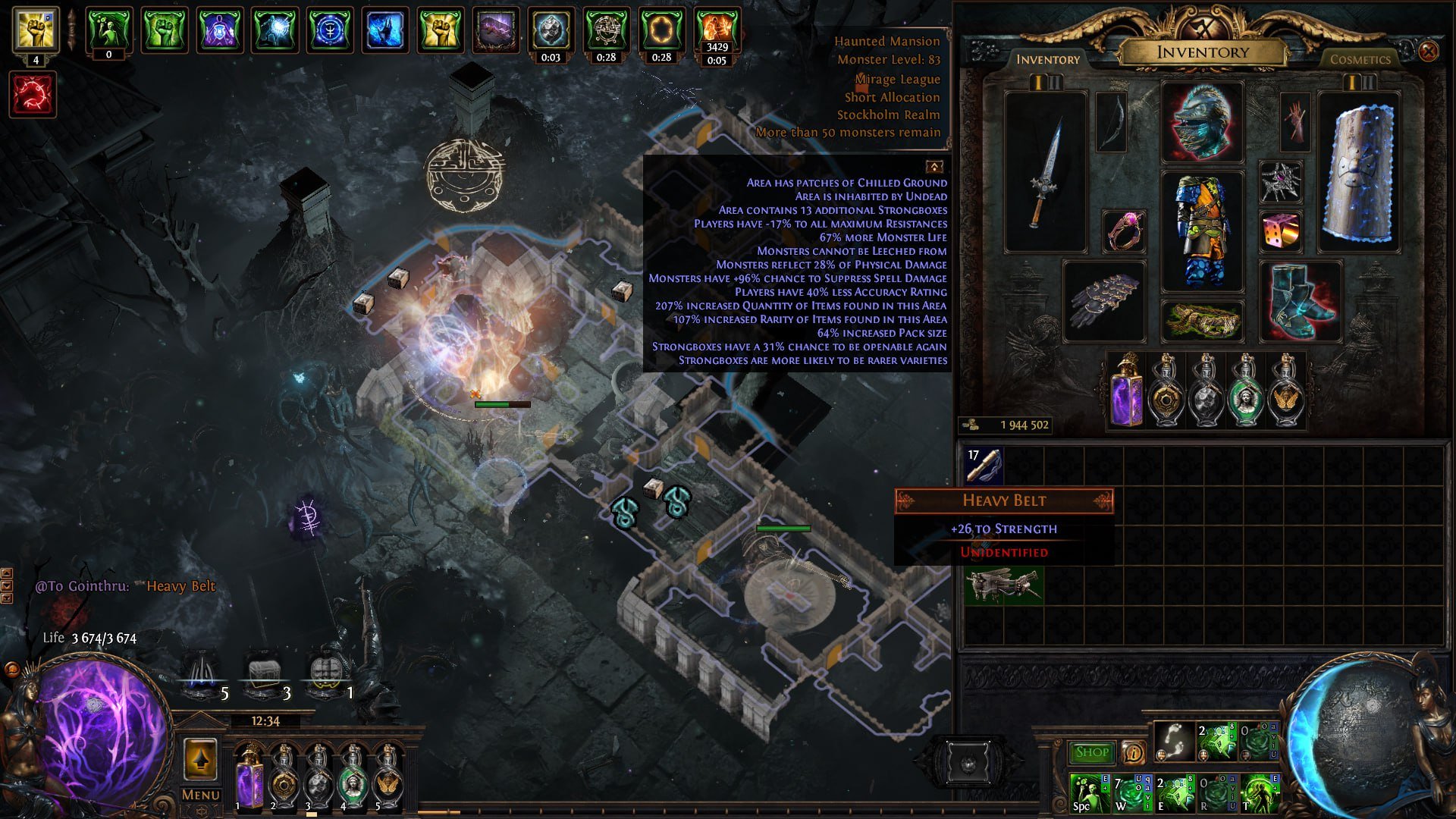Collapse the map modifiers list
The image size is (1456, 819).
(934, 166)
